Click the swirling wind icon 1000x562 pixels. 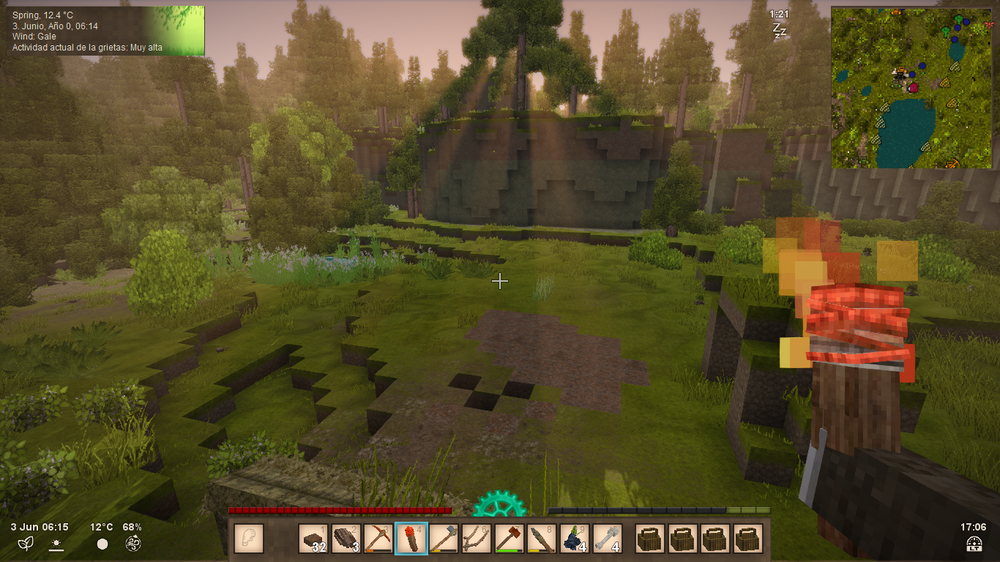[x=132, y=544]
